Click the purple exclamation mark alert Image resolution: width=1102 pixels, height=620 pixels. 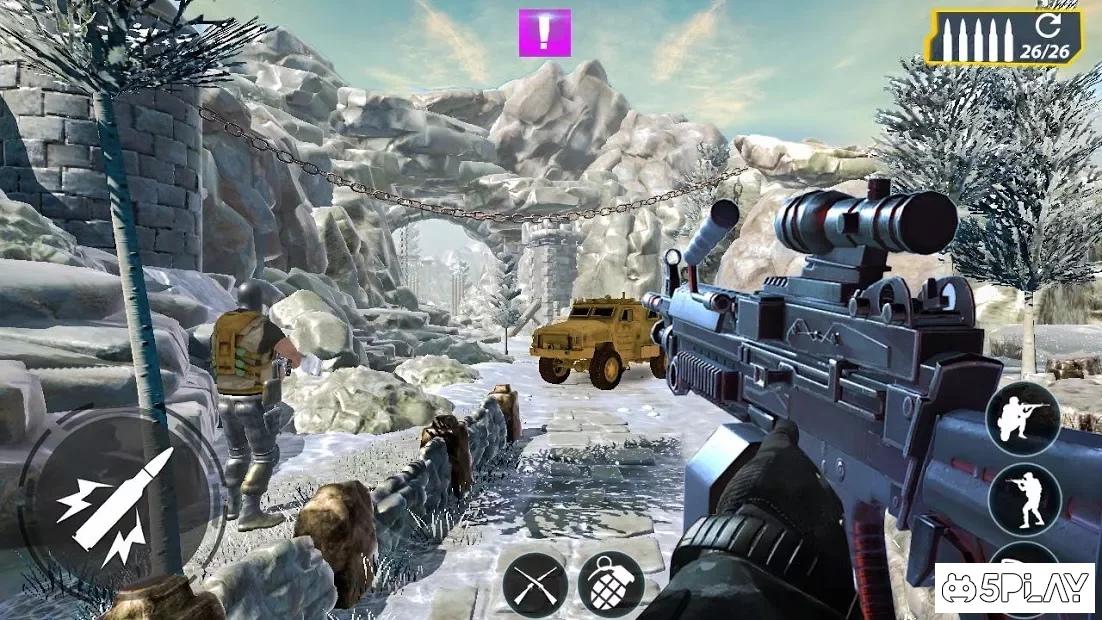[x=544, y=33]
